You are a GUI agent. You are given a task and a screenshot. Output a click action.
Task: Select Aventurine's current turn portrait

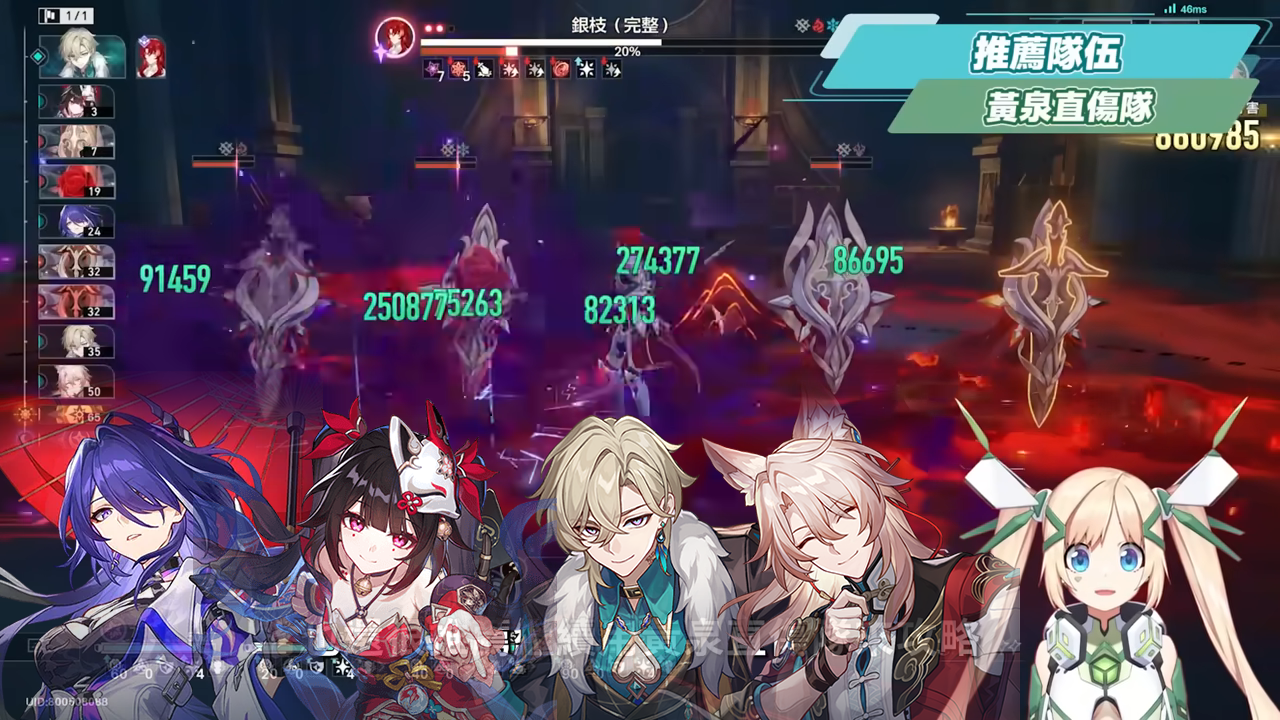coord(82,57)
